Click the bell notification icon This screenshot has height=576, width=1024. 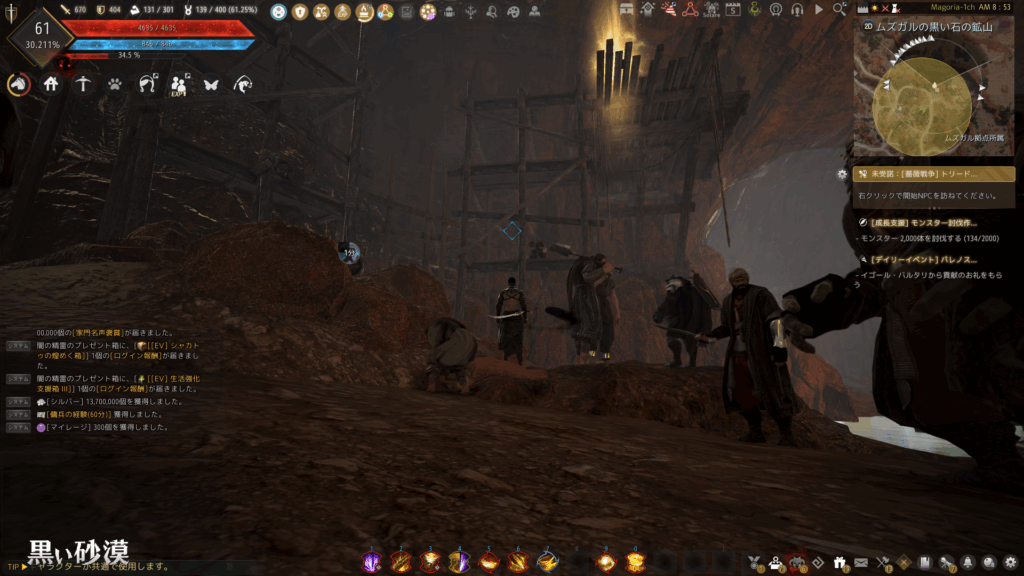click(969, 562)
